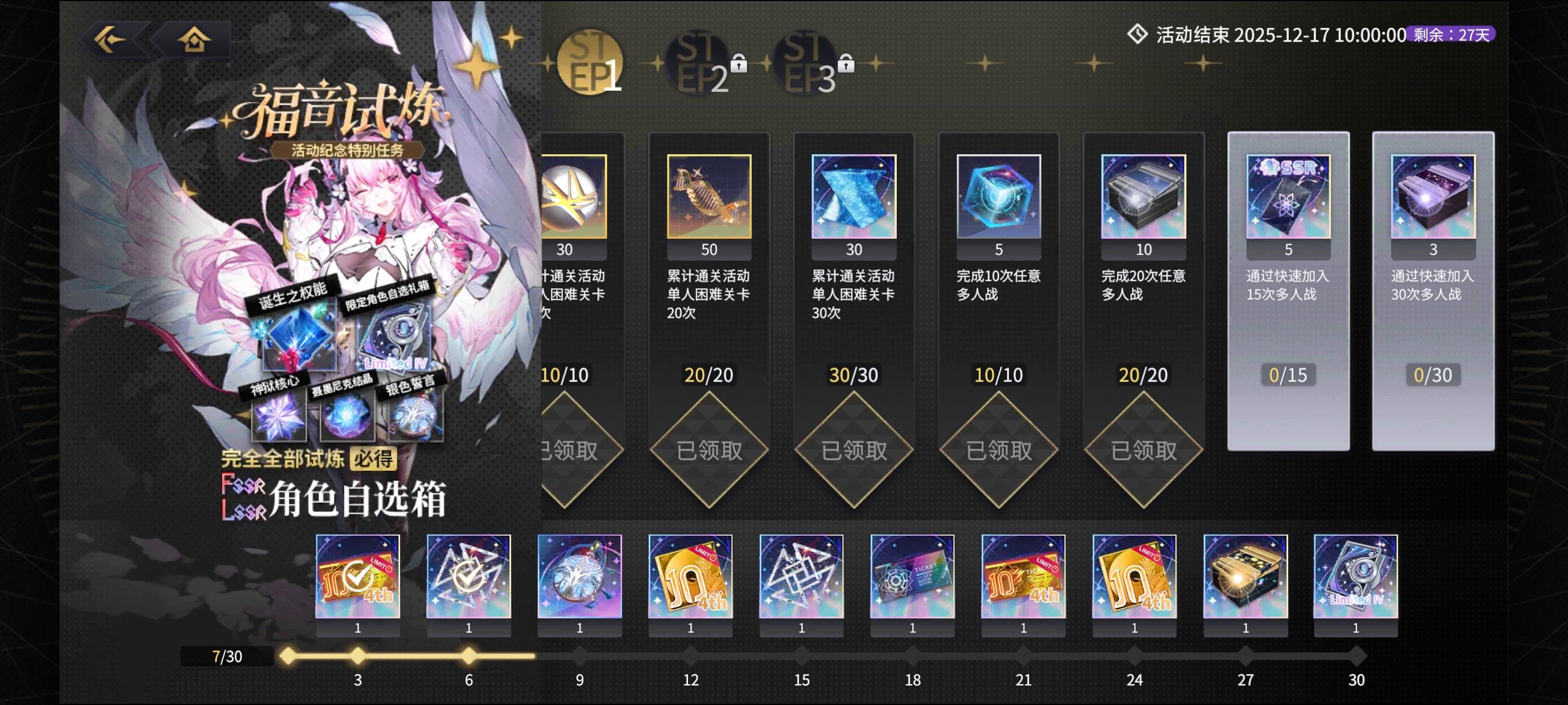Click the 银色誓言 item icon
The height and width of the screenshot is (705, 1568).
coord(413,416)
